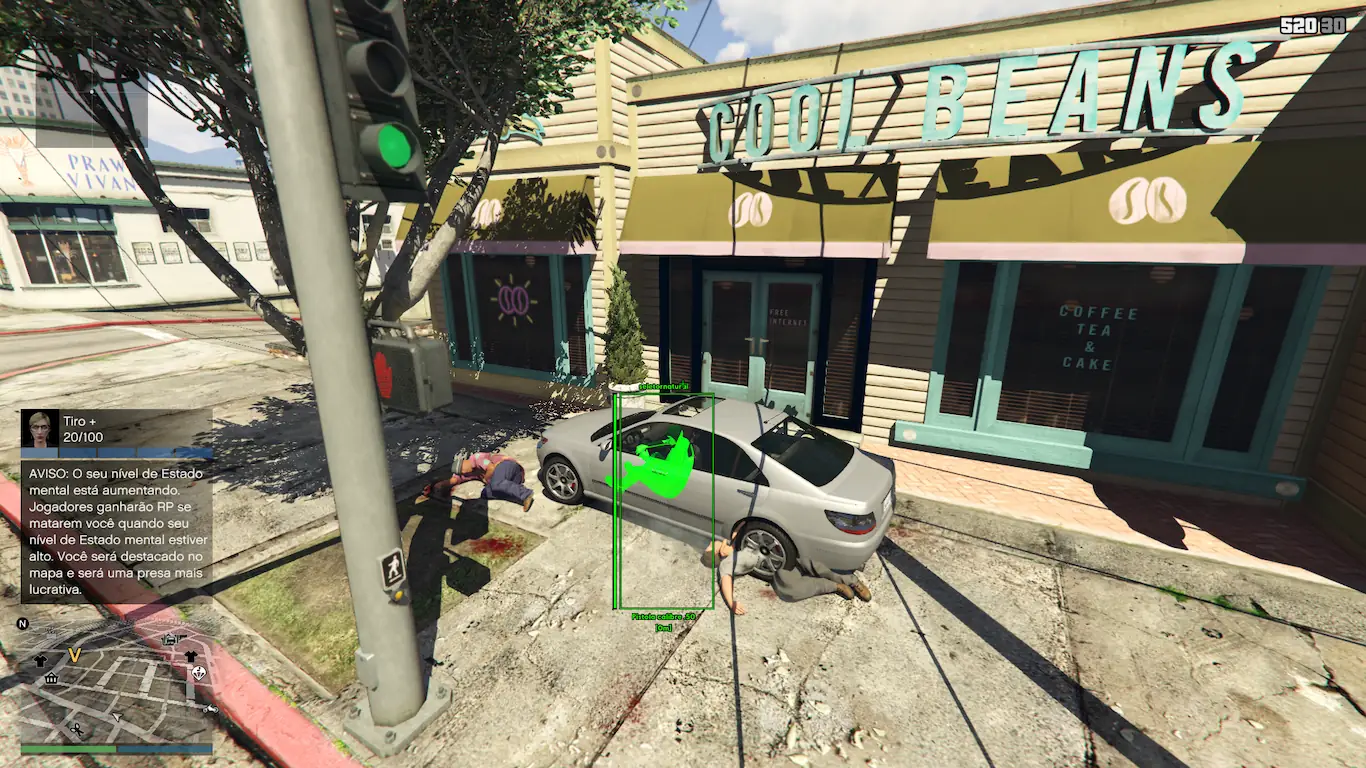
Task: Click the north compass N indicator
Action: click(22, 624)
